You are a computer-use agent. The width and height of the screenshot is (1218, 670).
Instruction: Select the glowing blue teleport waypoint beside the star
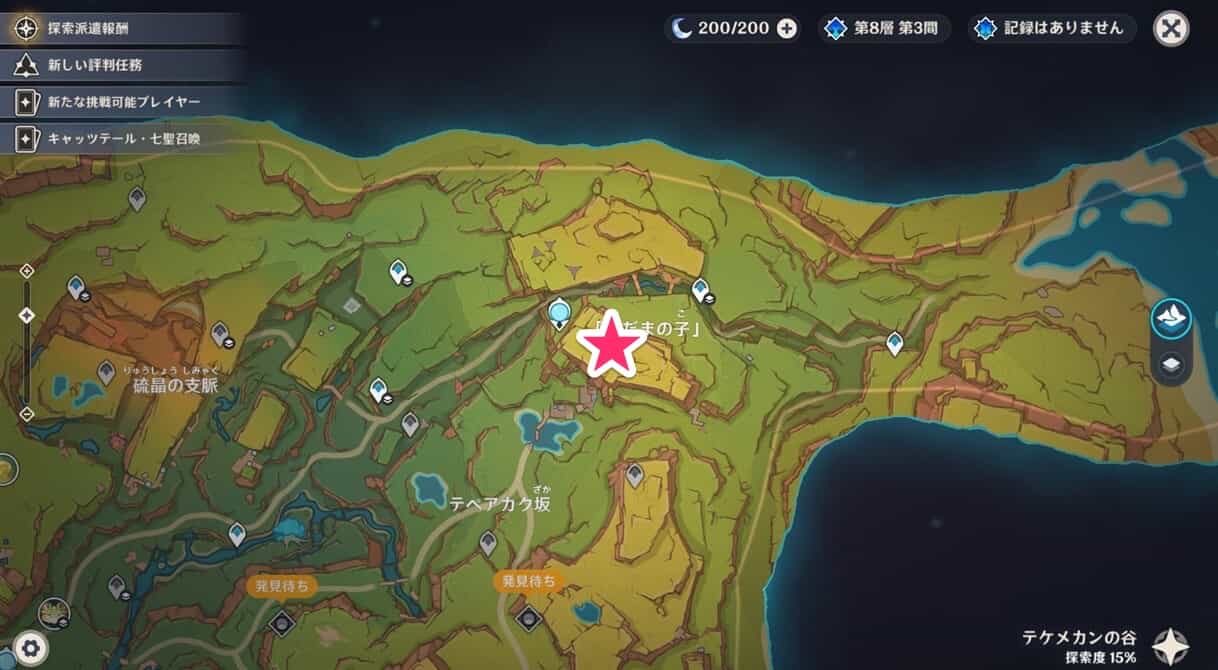click(x=560, y=313)
